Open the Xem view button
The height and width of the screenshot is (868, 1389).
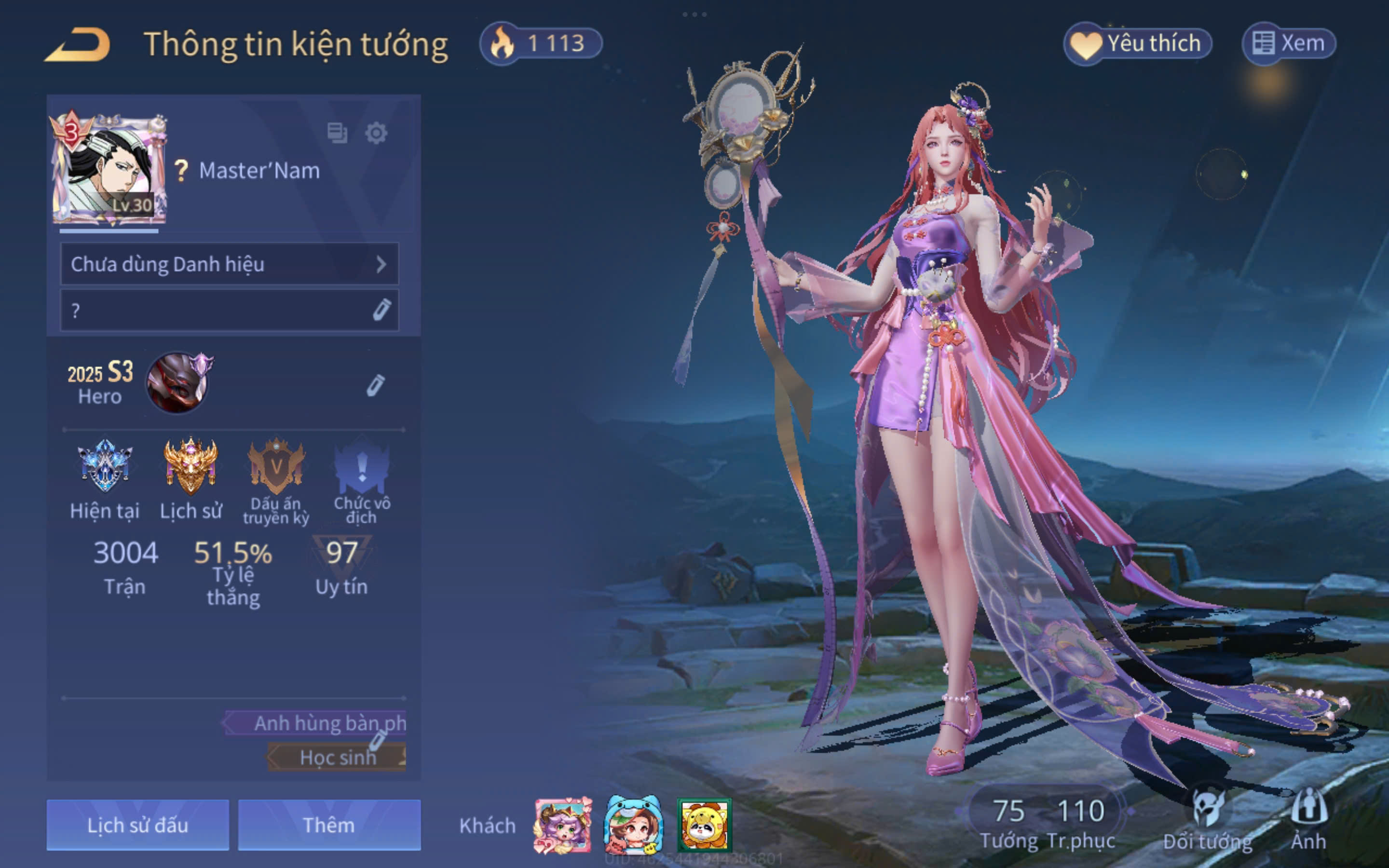click(1289, 43)
